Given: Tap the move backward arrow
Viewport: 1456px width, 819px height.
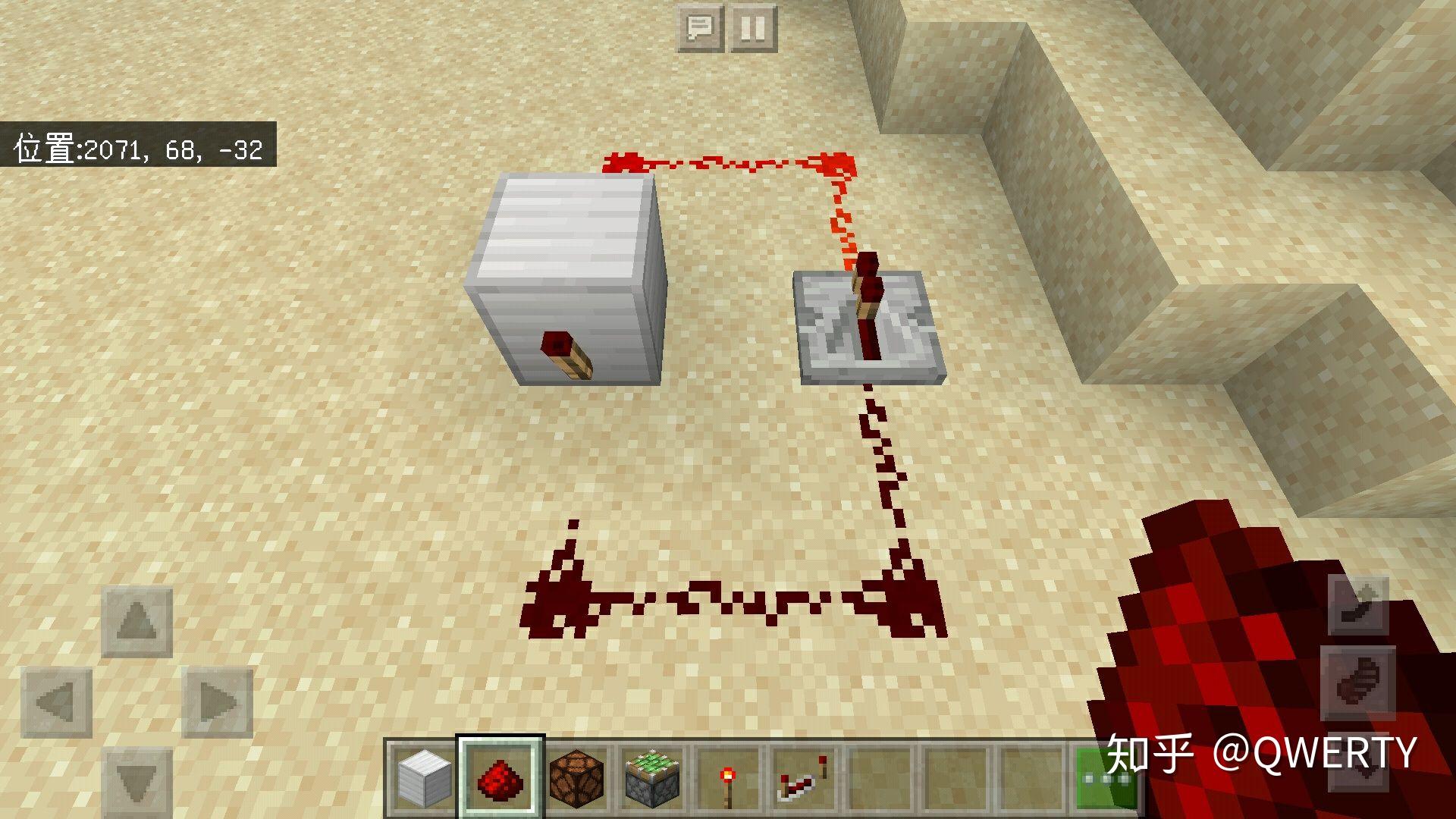Looking at the screenshot, I should 137,781.
